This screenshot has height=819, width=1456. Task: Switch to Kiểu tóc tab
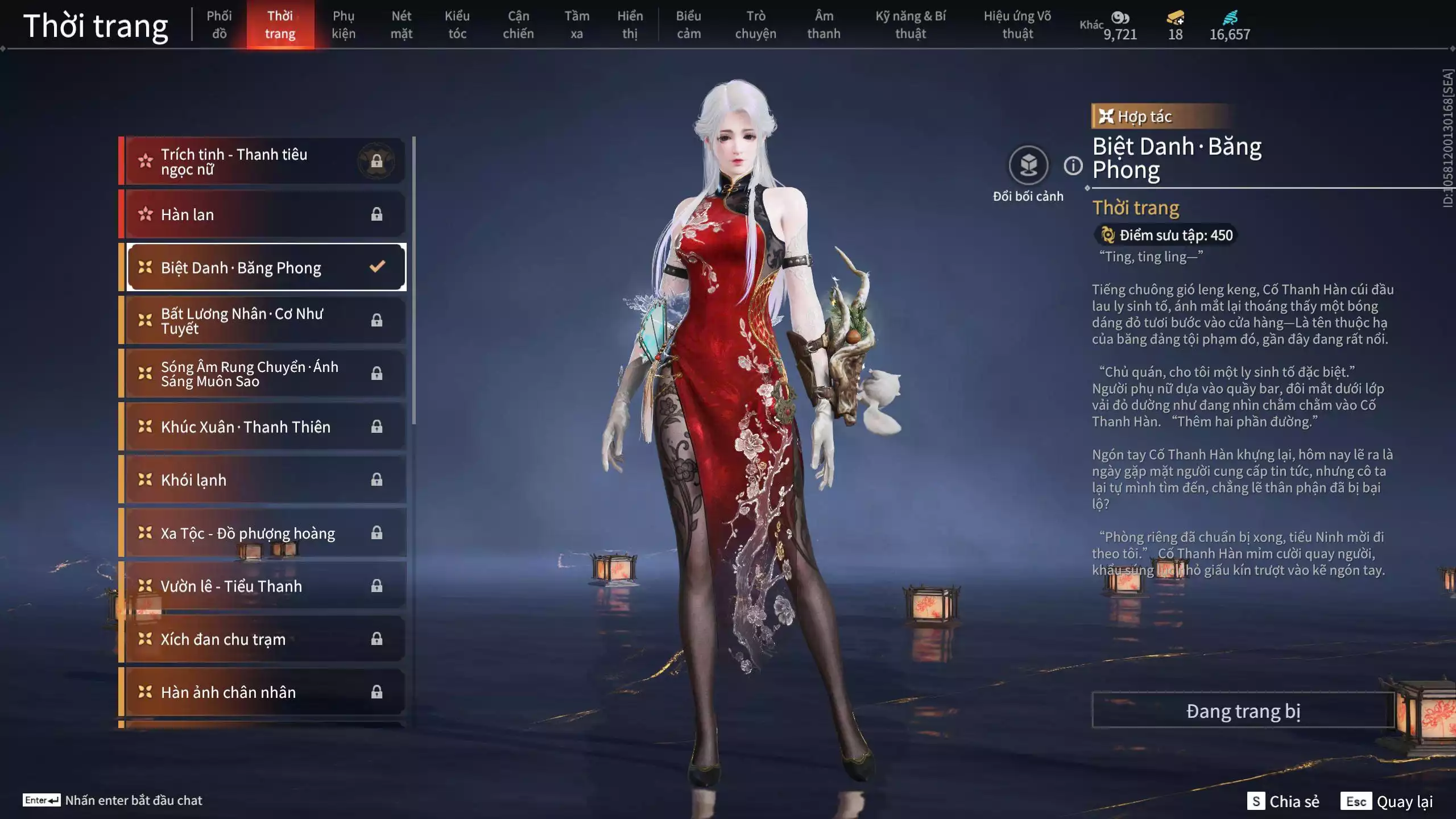[x=457, y=25]
